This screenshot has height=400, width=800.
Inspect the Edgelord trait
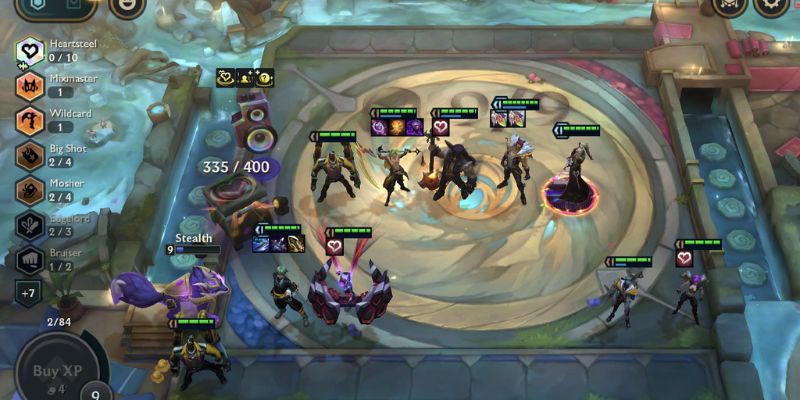click(29, 225)
